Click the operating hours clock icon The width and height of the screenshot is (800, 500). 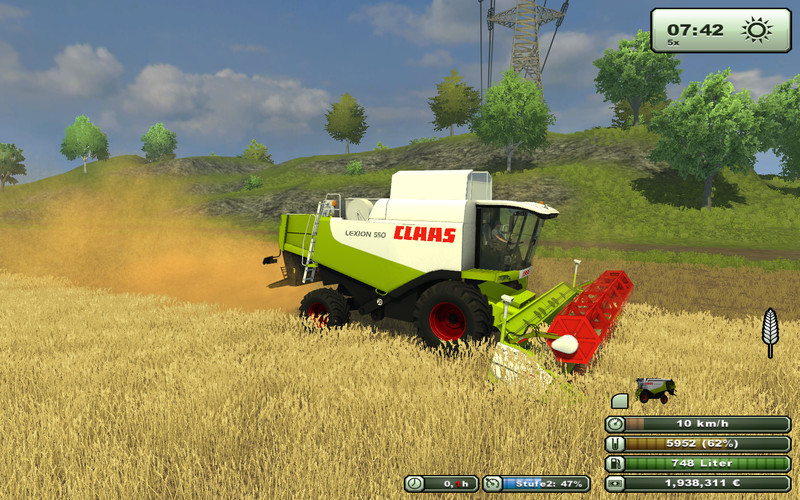coord(415,484)
